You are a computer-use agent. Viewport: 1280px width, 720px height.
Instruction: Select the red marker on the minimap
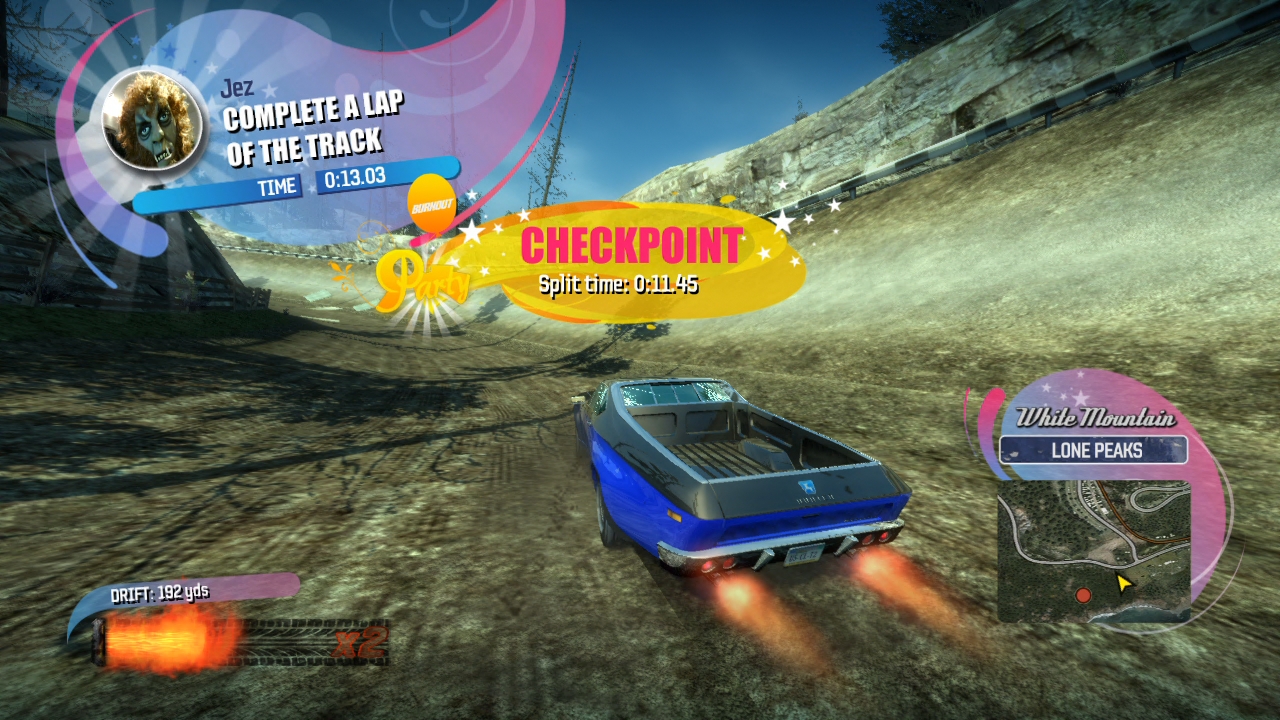tap(1083, 596)
